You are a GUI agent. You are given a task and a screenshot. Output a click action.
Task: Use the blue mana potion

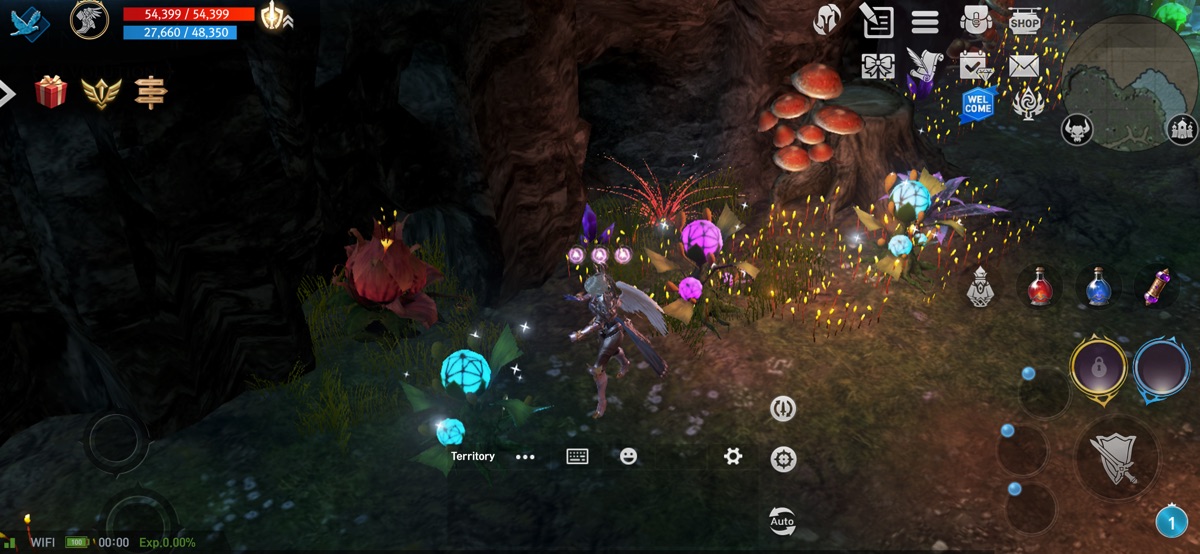(x=1099, y=288)
